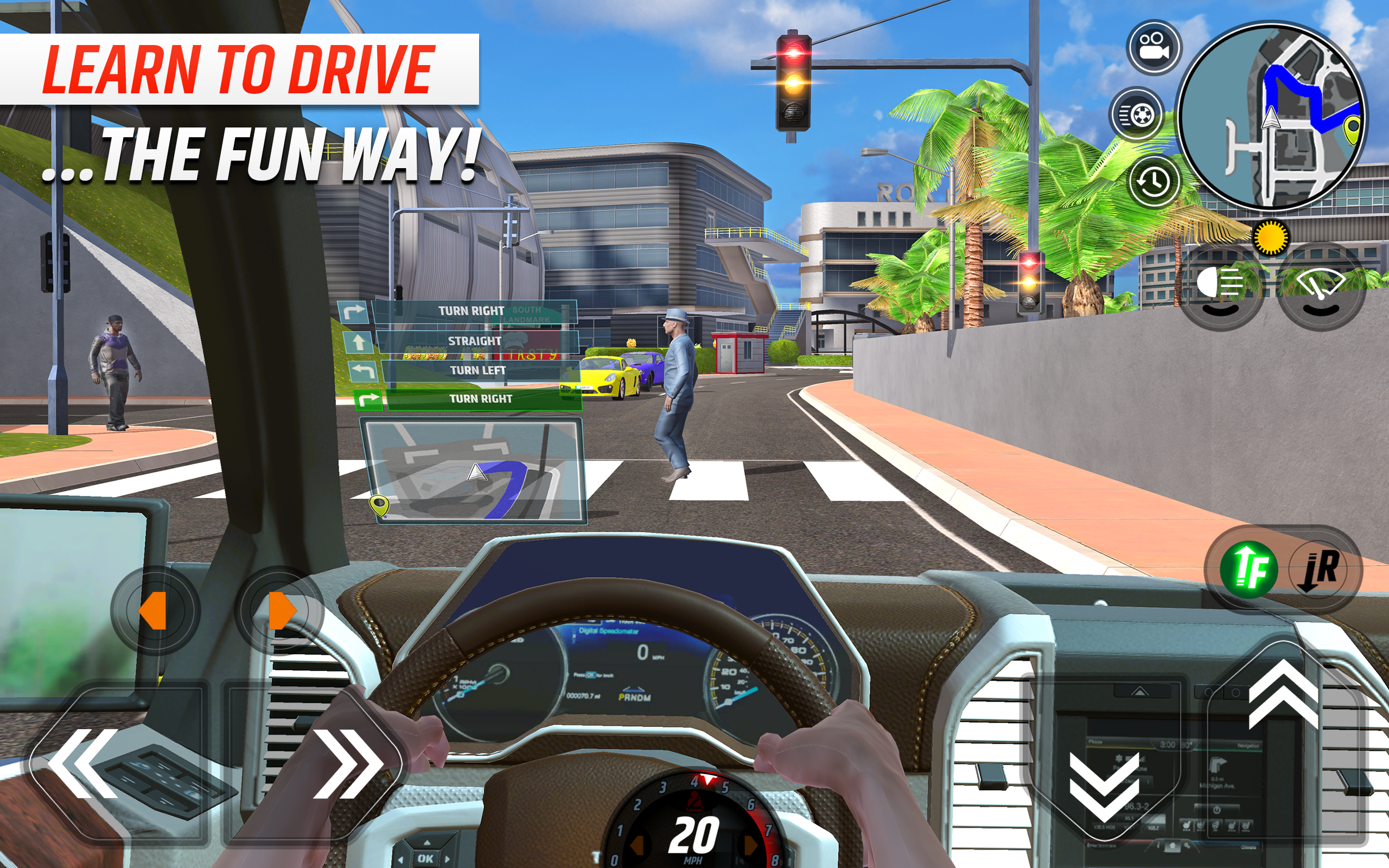Tap the wheel and speed-lines icon
This screenshot has width=1389, height=868.
[x=1136, y=114]
